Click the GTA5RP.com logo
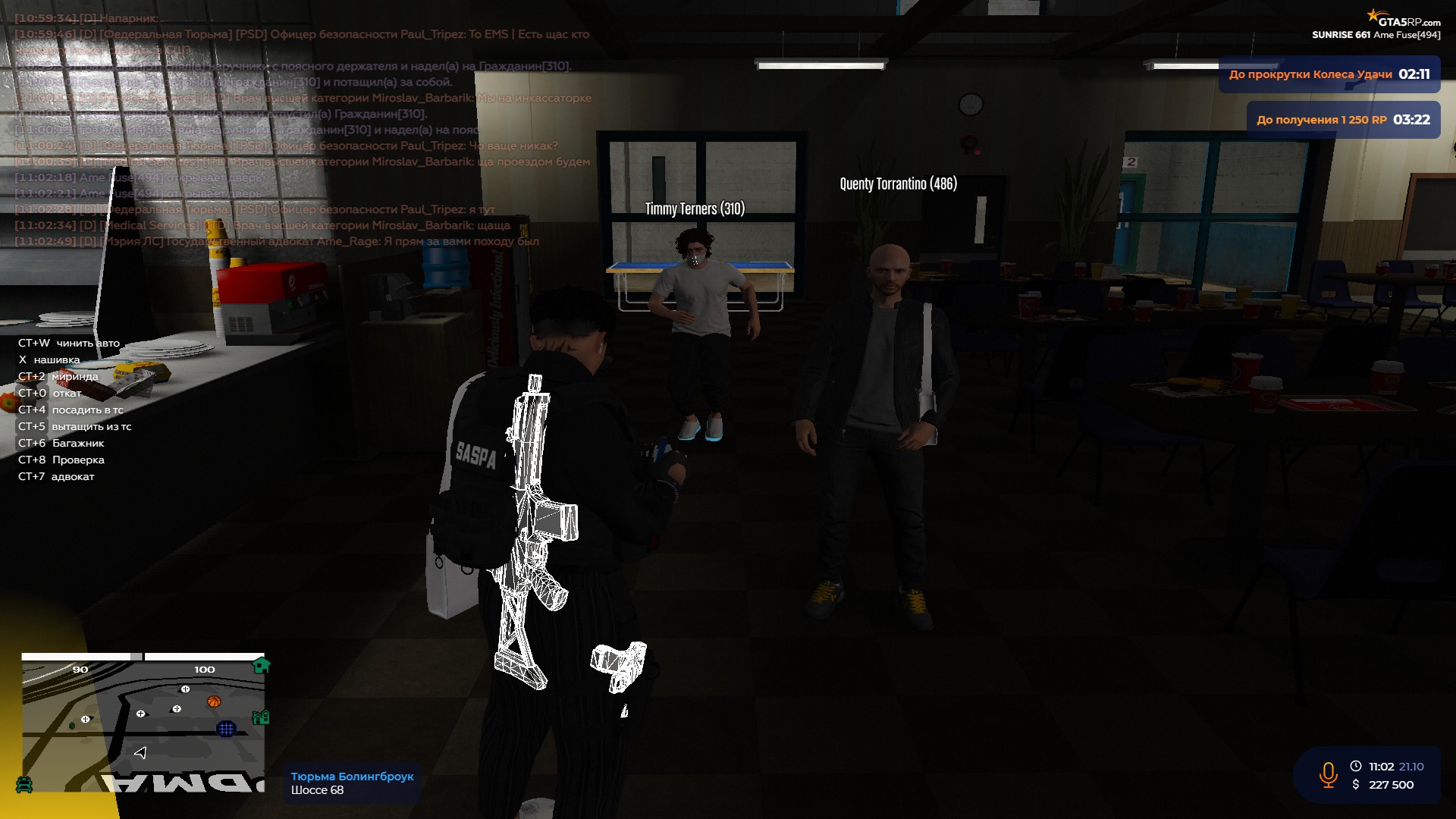The width and height of the screenshot is (1456, 819). tap(1404, 20)
